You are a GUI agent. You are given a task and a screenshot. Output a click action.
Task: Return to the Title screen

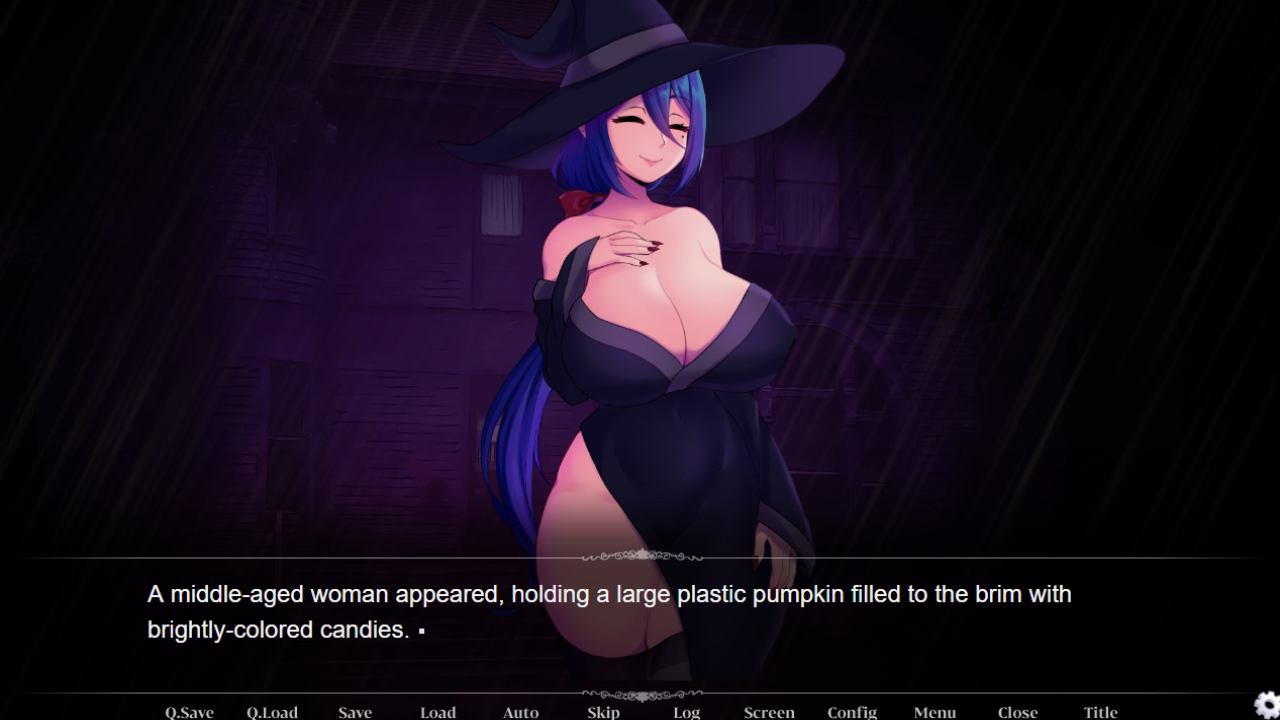[x=1101, y=712]
